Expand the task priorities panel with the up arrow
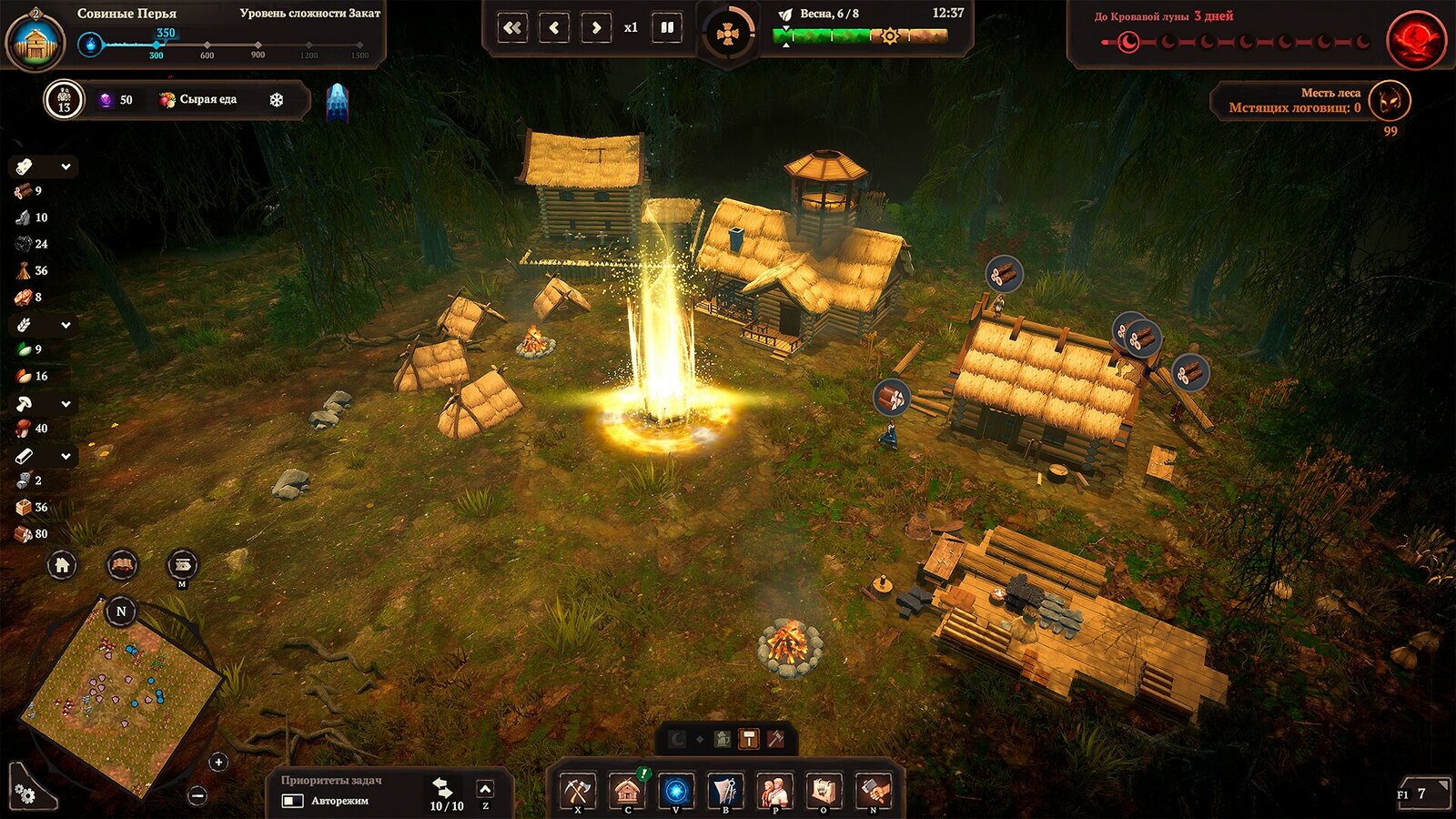1456x819 pixels. pyautogui.click(x=485, y=789)
